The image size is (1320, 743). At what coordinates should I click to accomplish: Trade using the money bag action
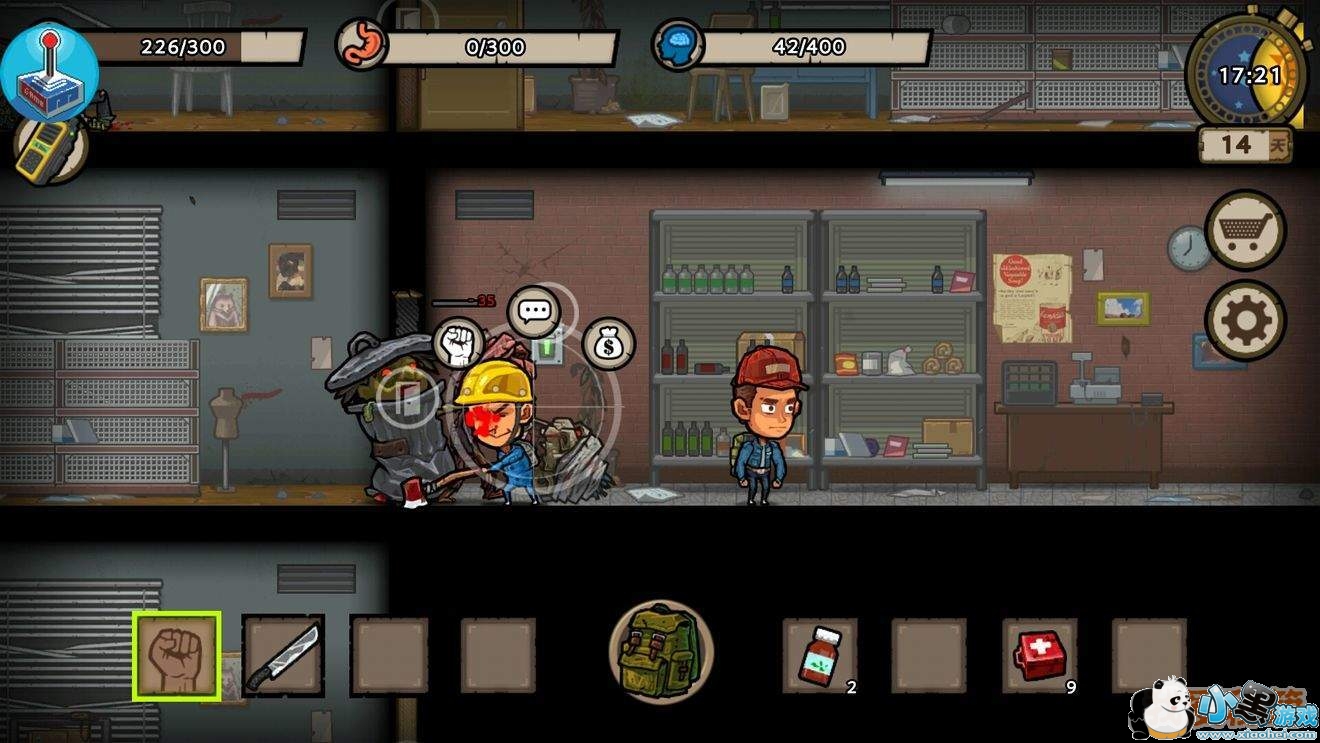coord(608,343)
